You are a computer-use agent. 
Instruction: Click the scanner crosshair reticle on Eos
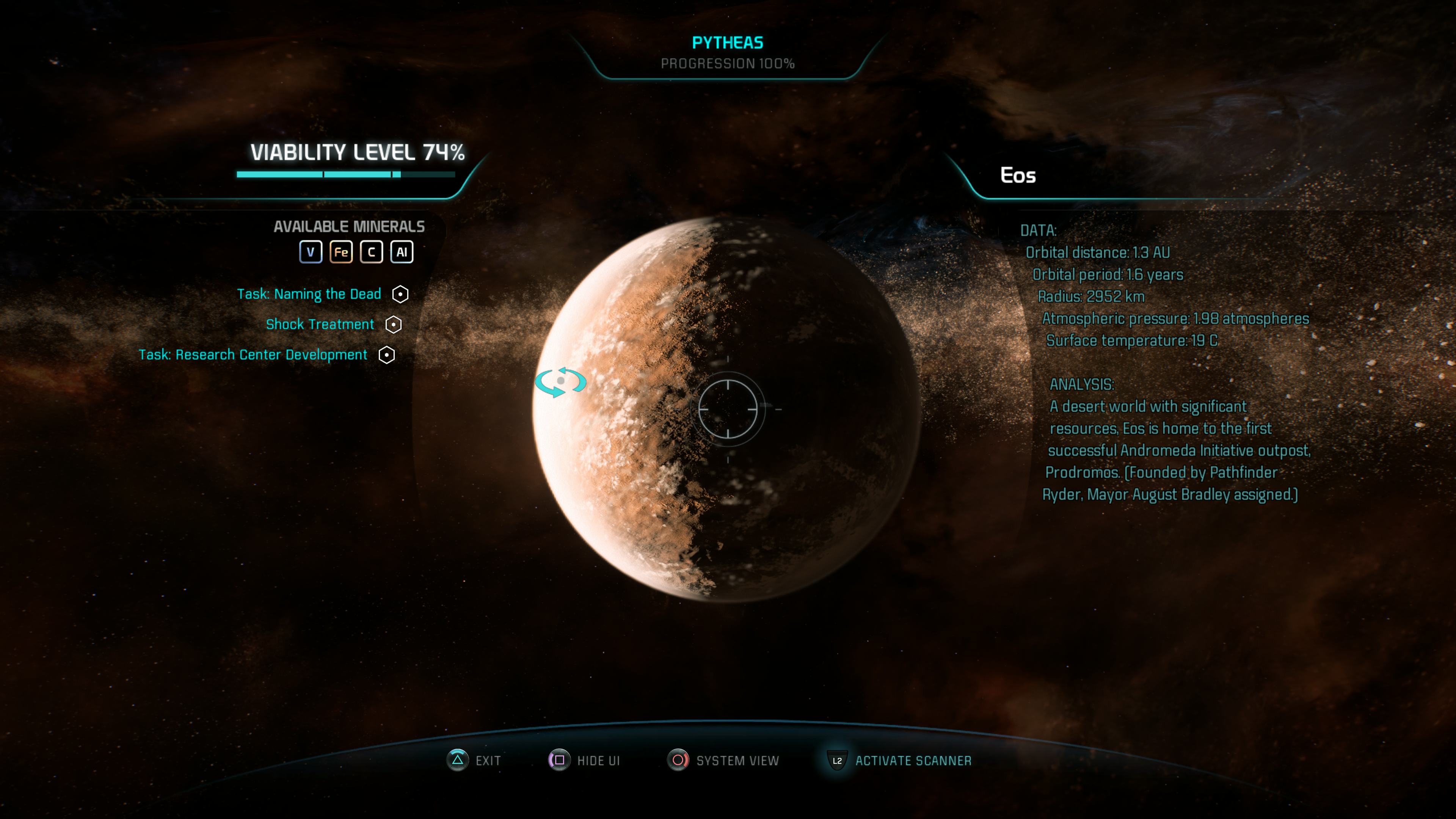728,409
